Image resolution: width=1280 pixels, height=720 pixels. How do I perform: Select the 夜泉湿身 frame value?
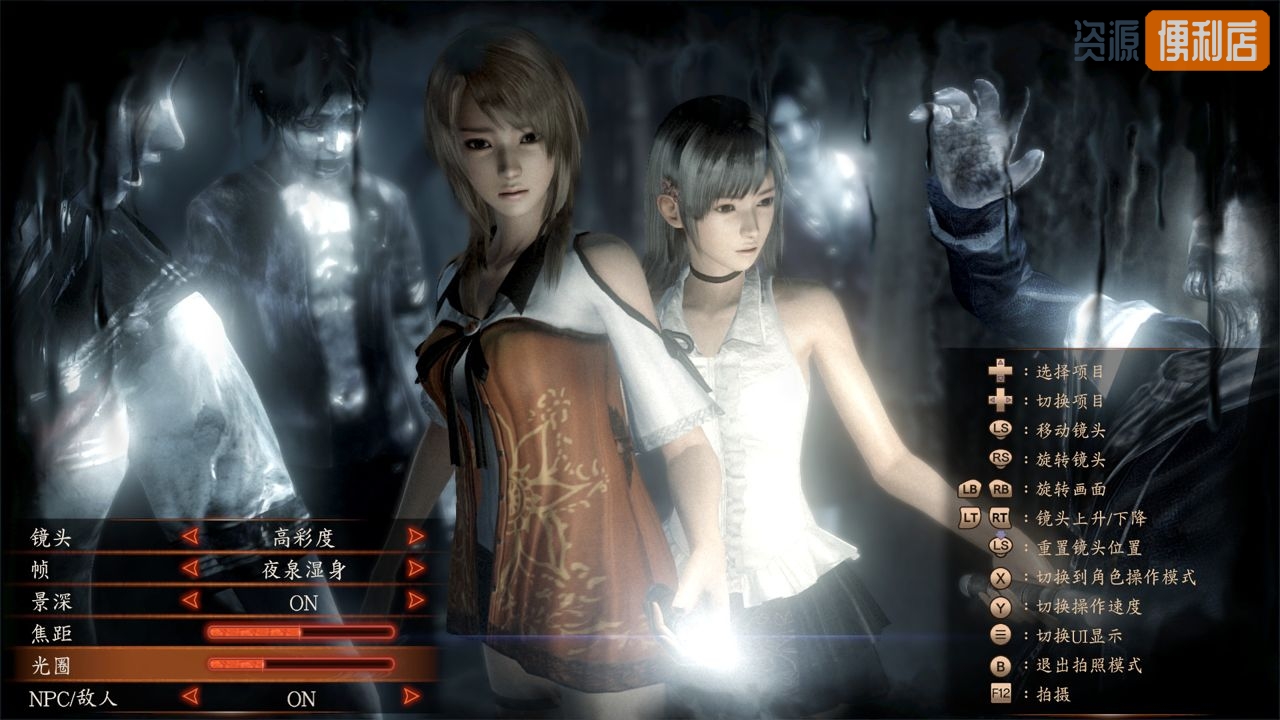tap(304, 570)
